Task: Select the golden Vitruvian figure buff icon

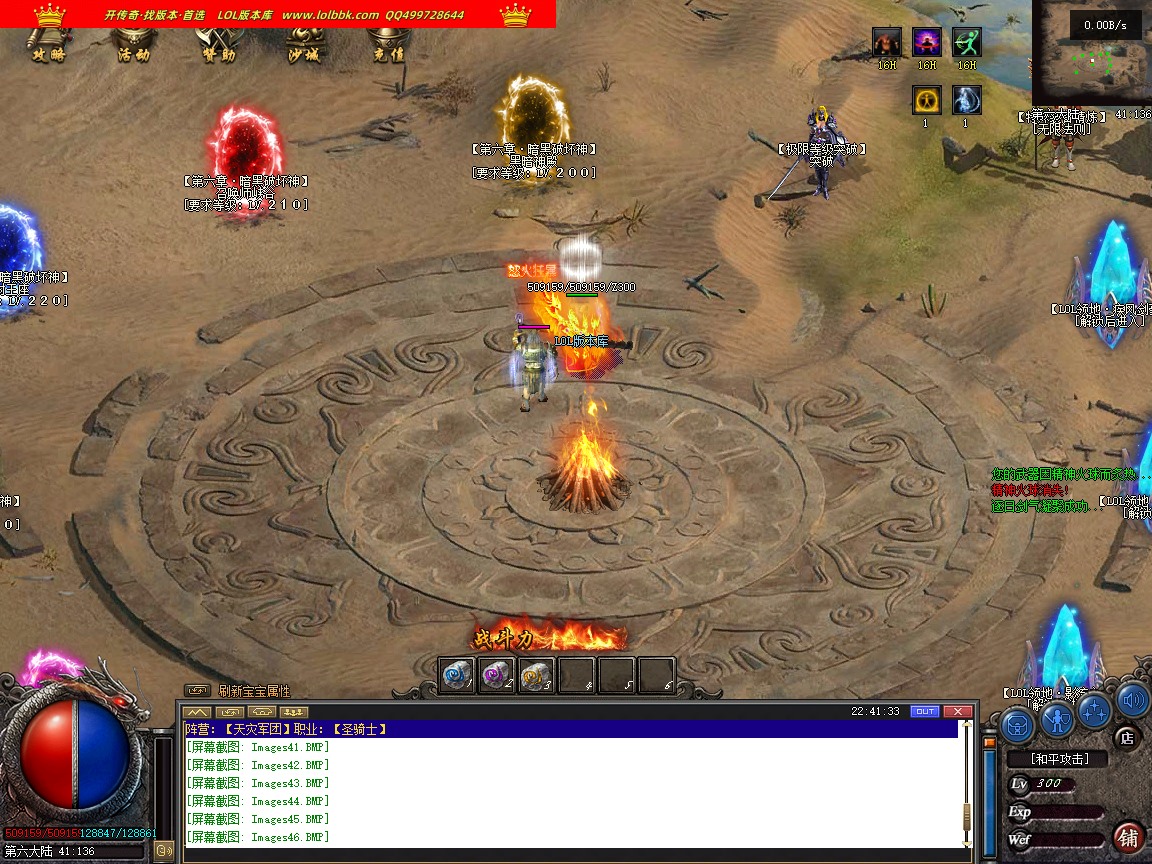Action: 926,100
